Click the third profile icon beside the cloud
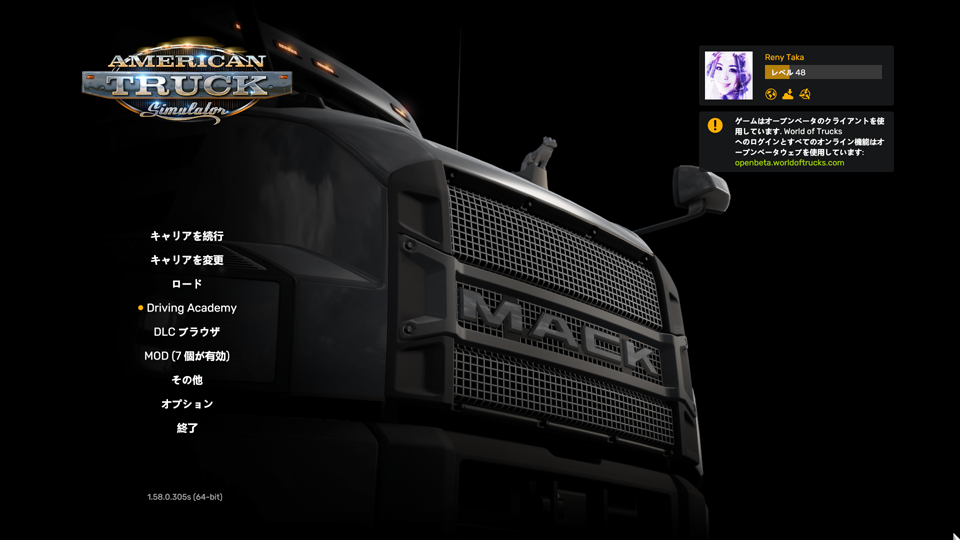The height and width of the screenshot is (540, 960). (804, 94)
